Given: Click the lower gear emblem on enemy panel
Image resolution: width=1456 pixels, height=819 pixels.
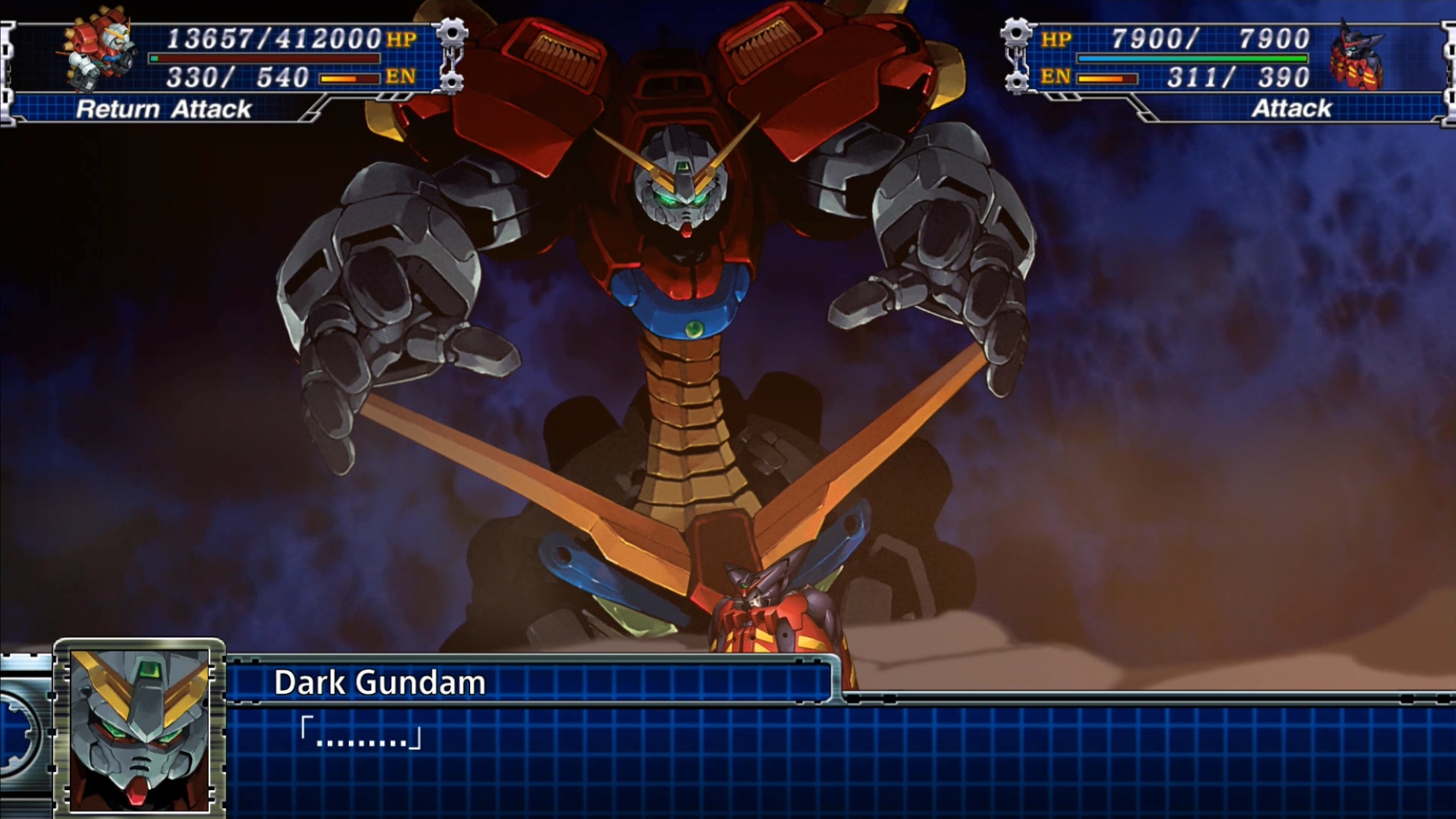Looking at the screenshot, I should pos(1015,80).
